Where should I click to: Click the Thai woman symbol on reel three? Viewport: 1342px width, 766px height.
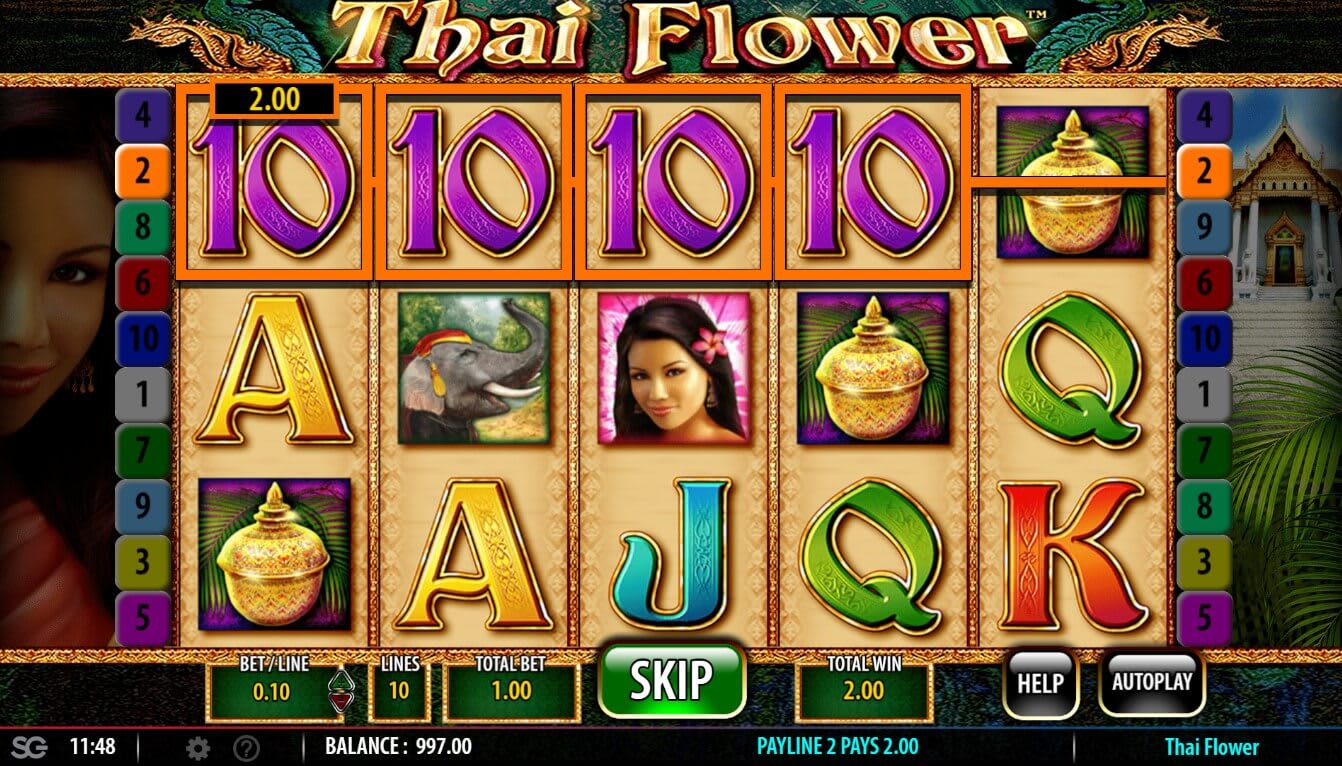coord(671,373)
